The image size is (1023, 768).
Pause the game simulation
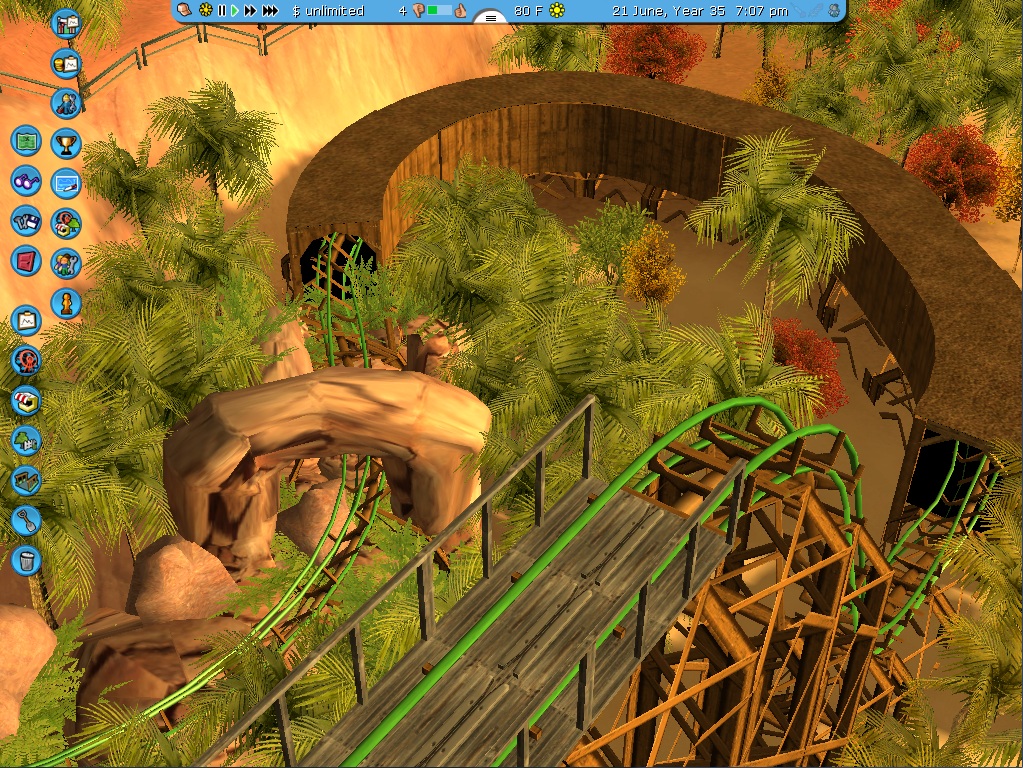[222, 11]
